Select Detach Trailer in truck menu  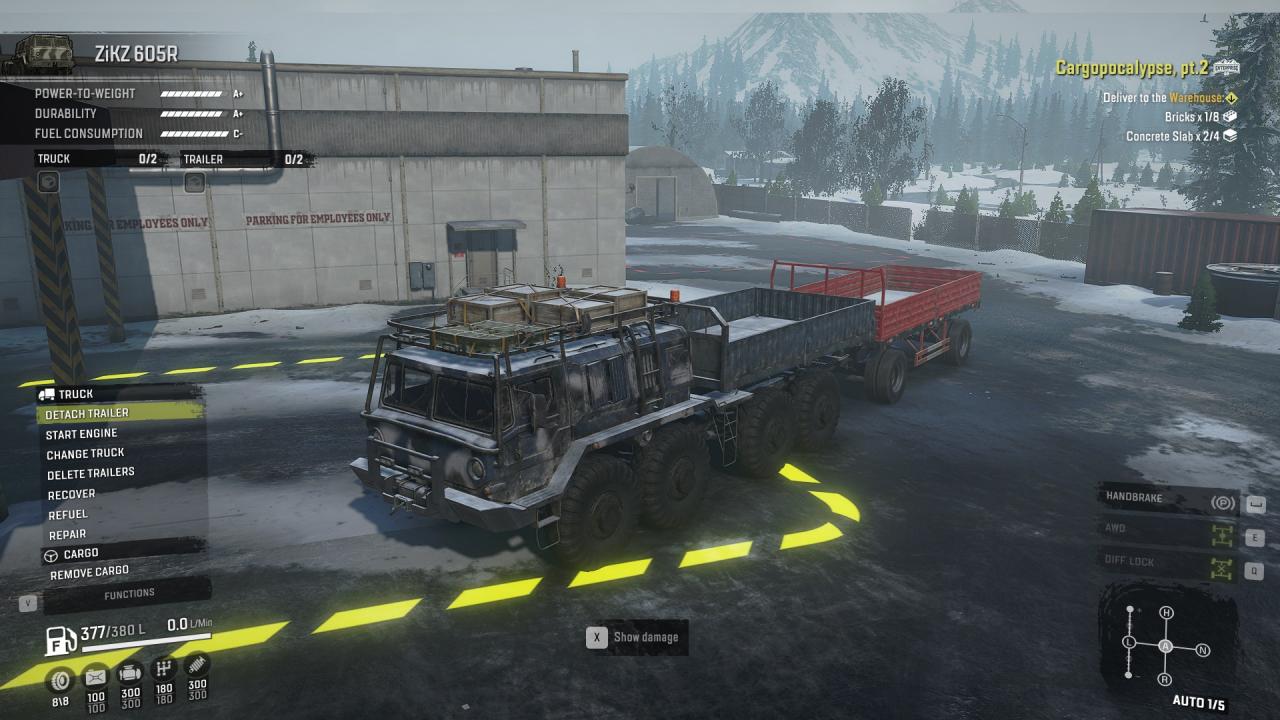click(88, 413)
